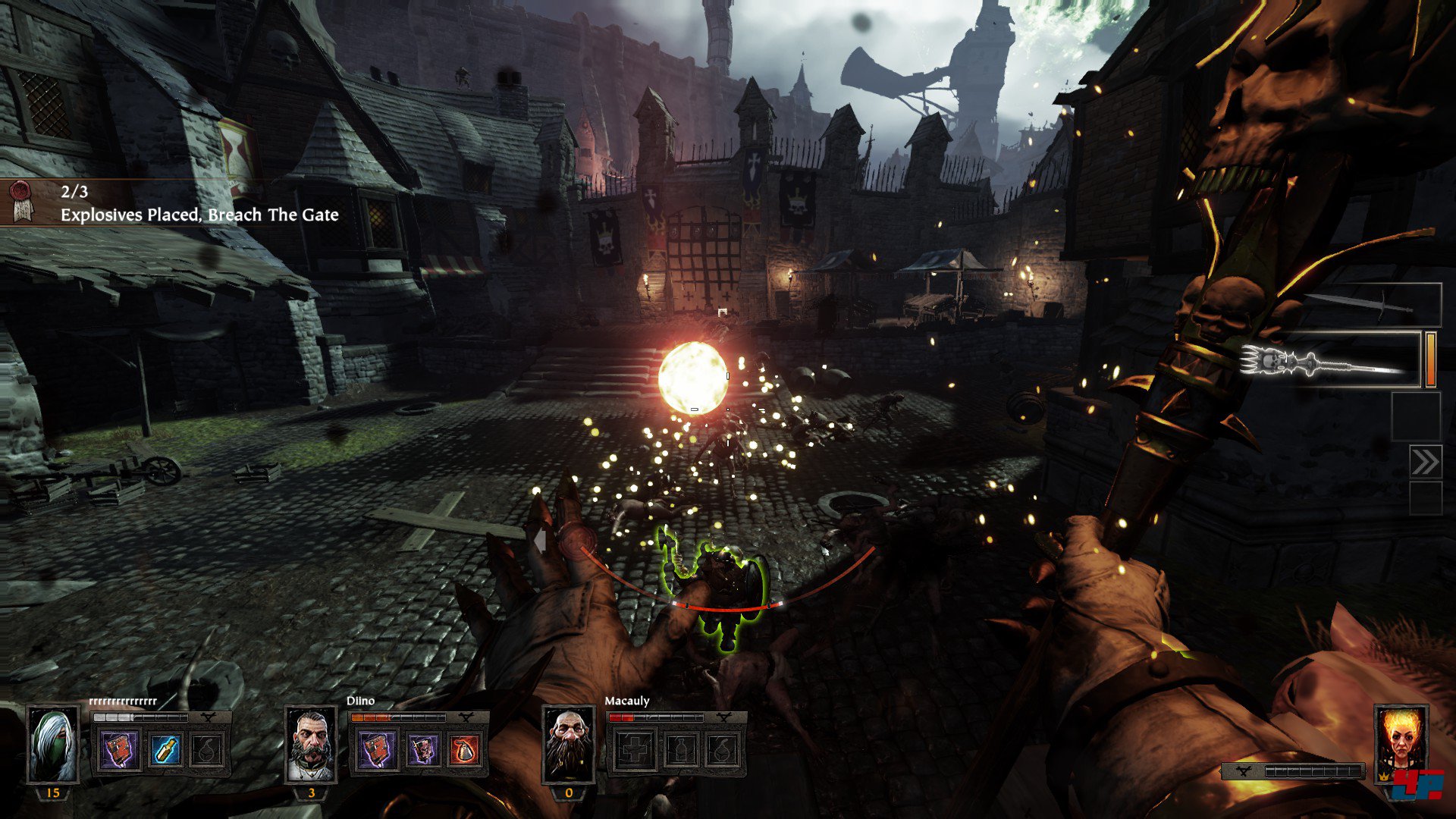This screenshot has width=1456, height=819.
Task: Click the double-chevron speed potion slot
Action: pos(1425,462)
